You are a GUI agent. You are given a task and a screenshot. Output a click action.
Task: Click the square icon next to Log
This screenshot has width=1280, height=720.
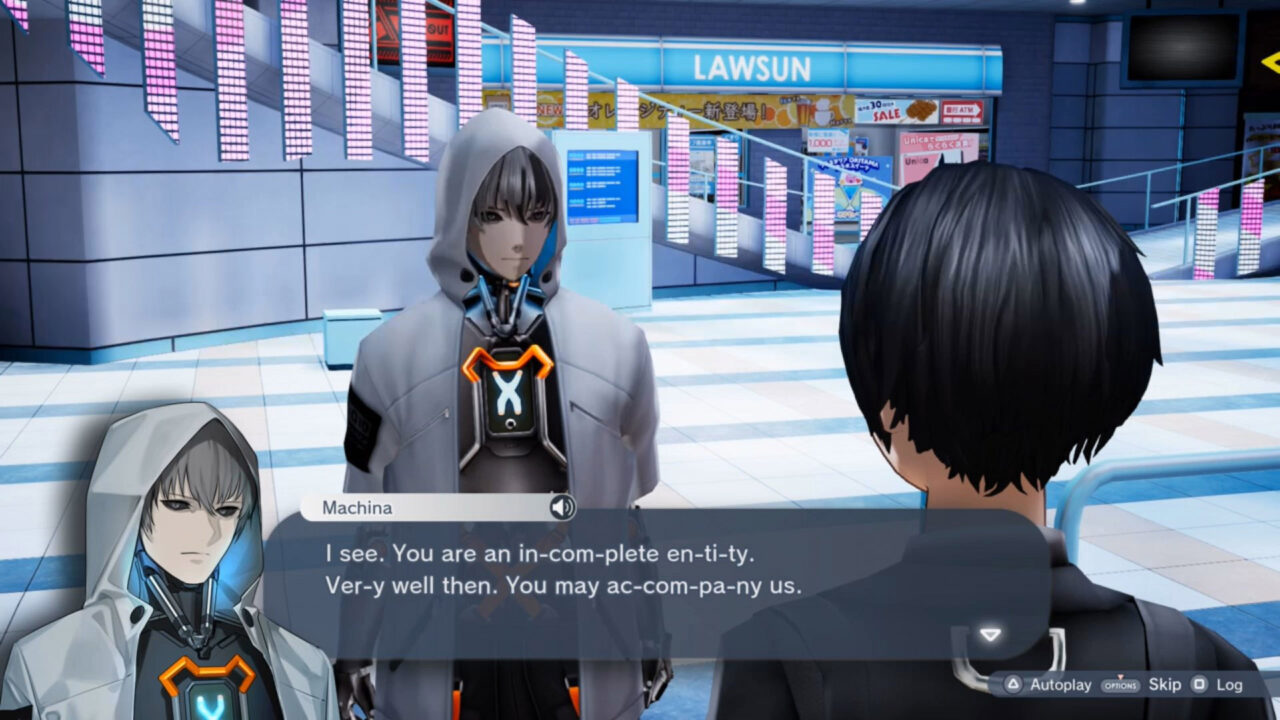pos(1201,686)
